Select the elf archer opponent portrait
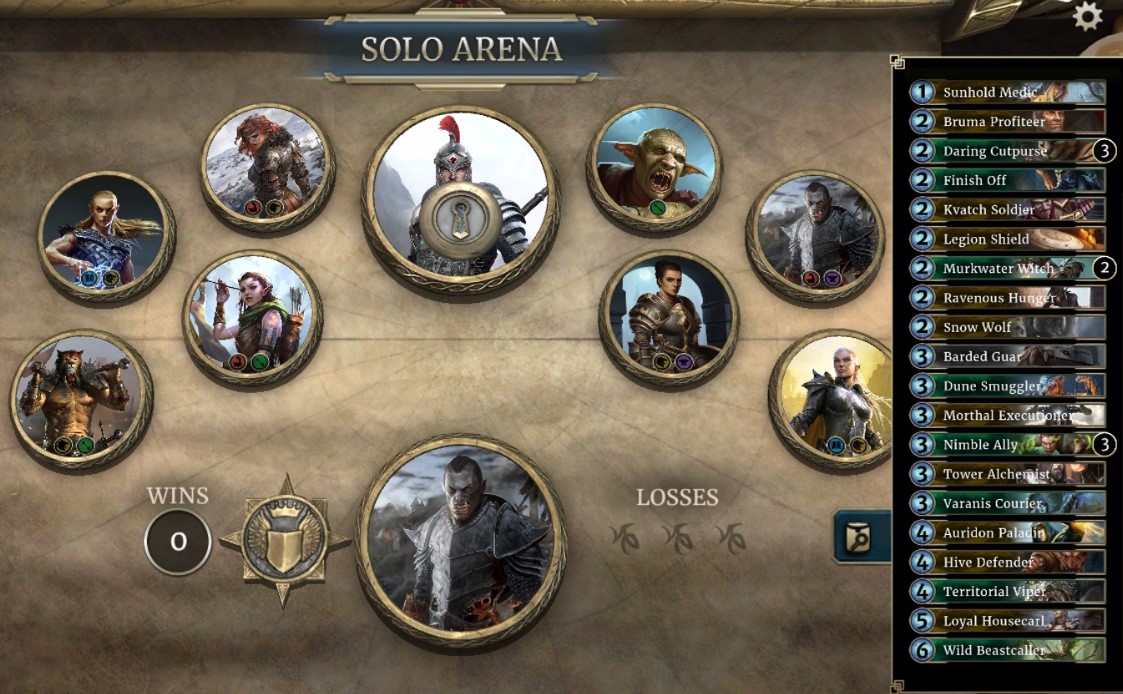The width and height of the screenshot is (1123, 694). click(x=251, y=320)
